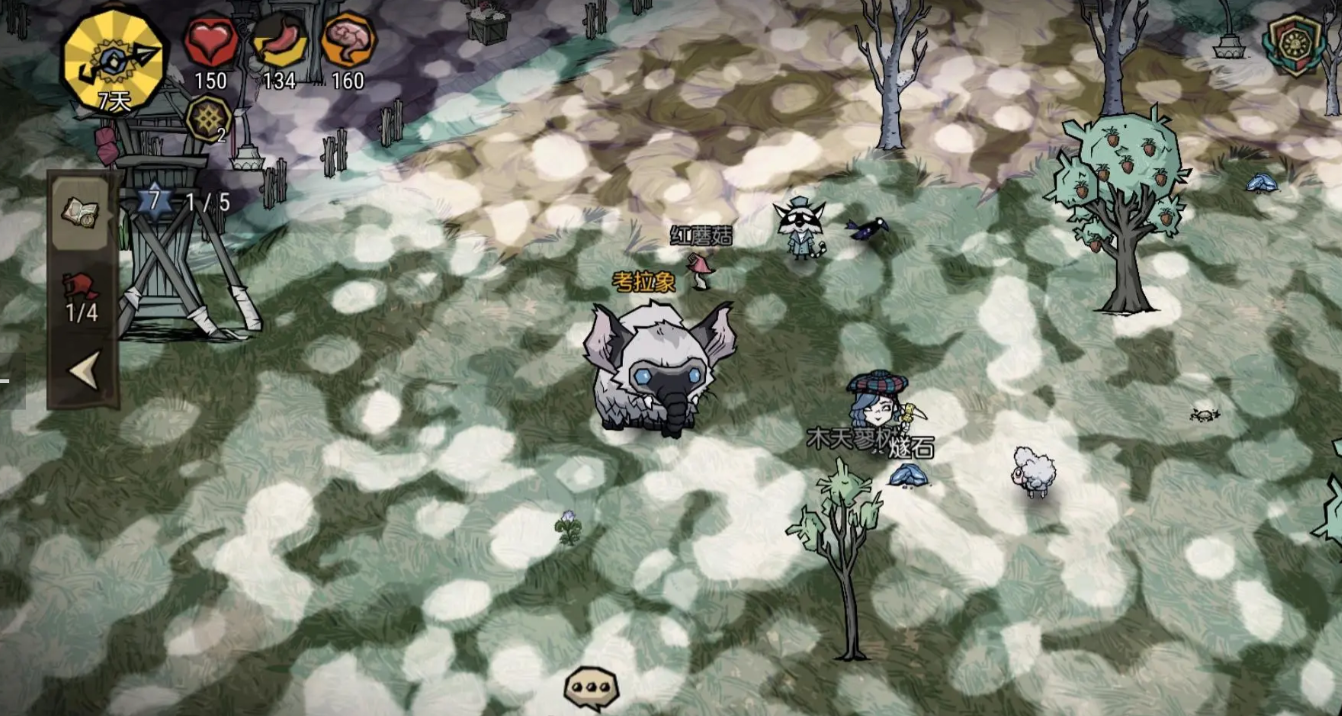Image resolution: width=1342 pixels, height=716 pixels.
Task: Click the day clock dial
Action: point(114,59)
